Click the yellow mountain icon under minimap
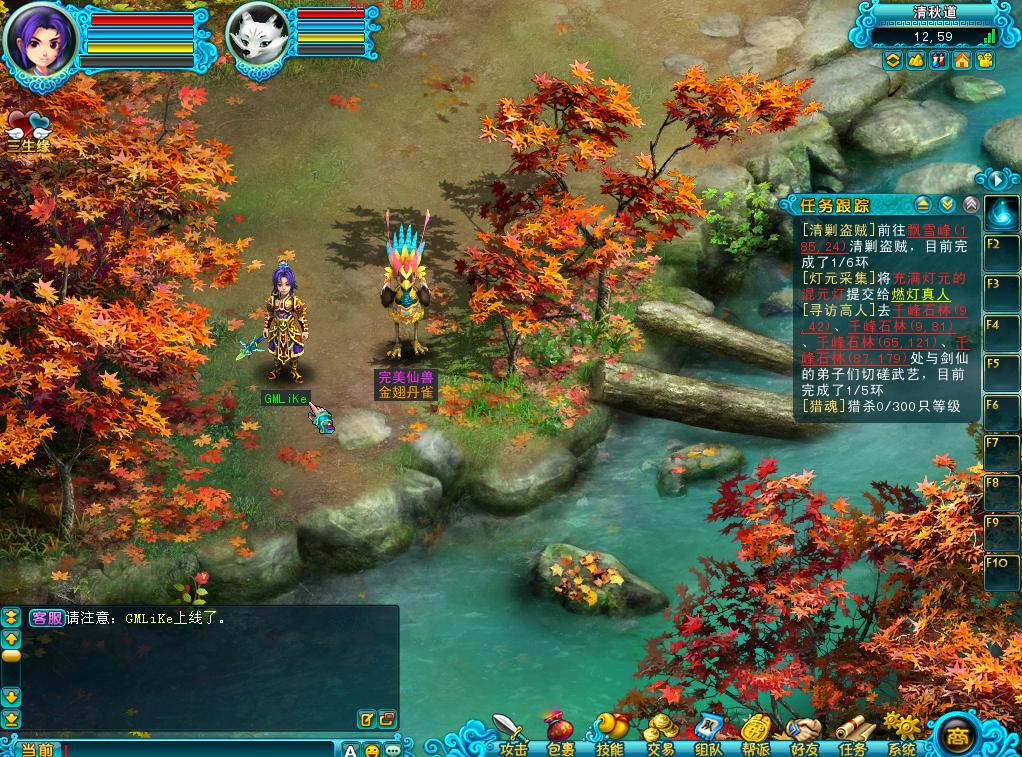 coord(916,61)
